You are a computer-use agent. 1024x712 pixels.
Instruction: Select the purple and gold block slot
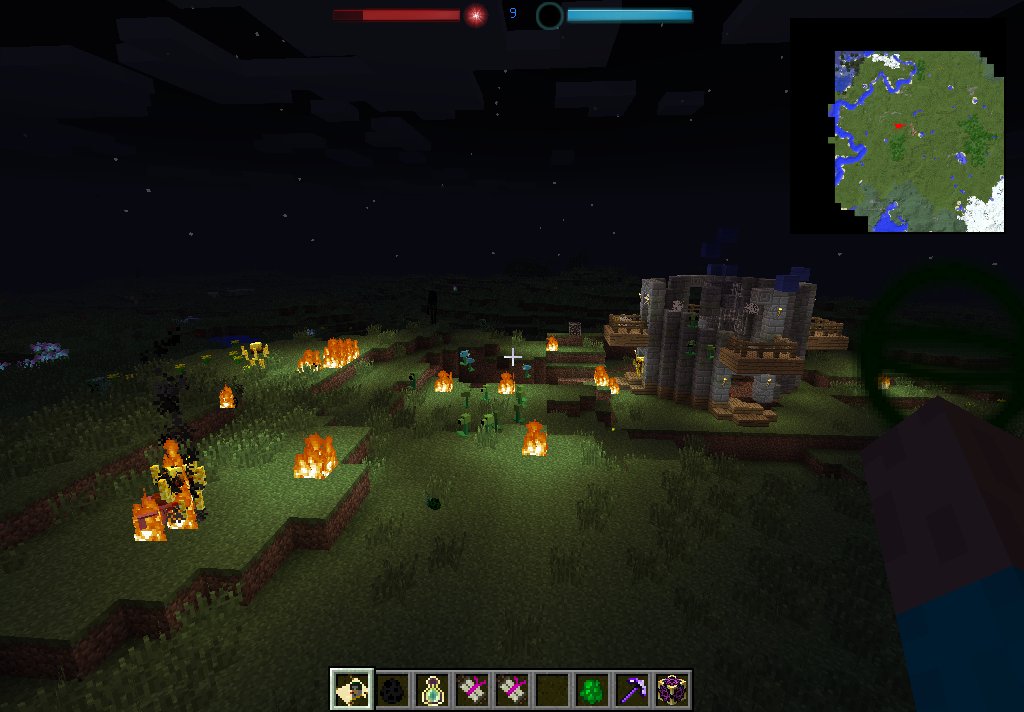pos(672,690)
